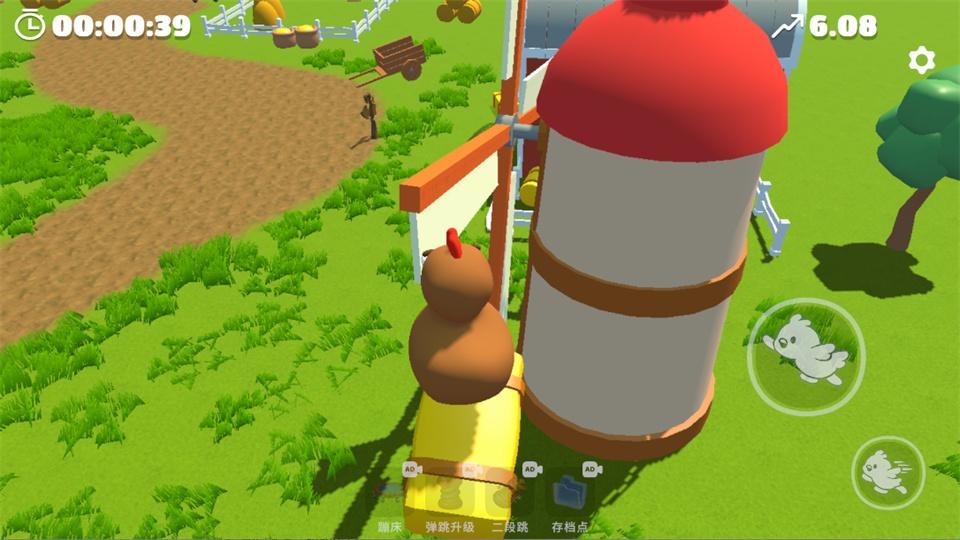Select the 蹦床 trampoline ad item
The height and width of the screenshot is (540, 960).
tap(390, 493)
